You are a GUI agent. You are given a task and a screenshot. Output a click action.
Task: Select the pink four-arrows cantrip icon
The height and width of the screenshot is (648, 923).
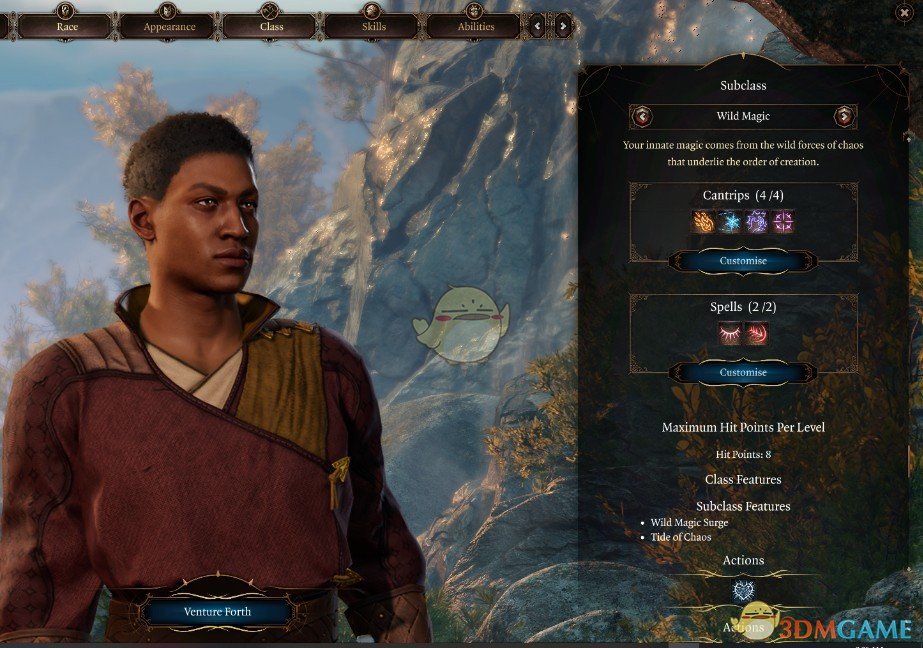(783, 221)
